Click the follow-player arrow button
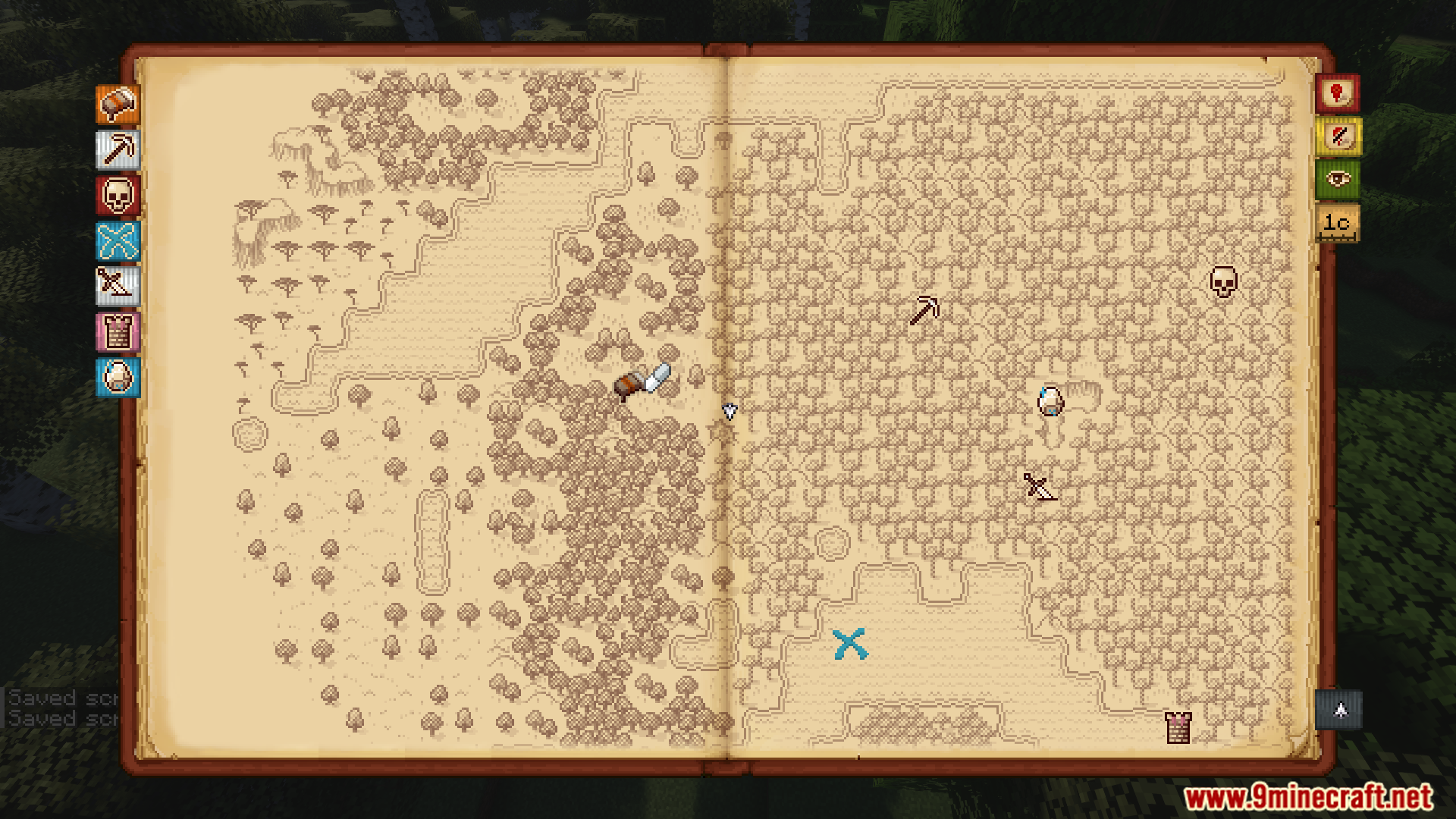Image resolution: width=1456 pixels, height=819 pixels. pyautogui.click(x=1339, y=711)
